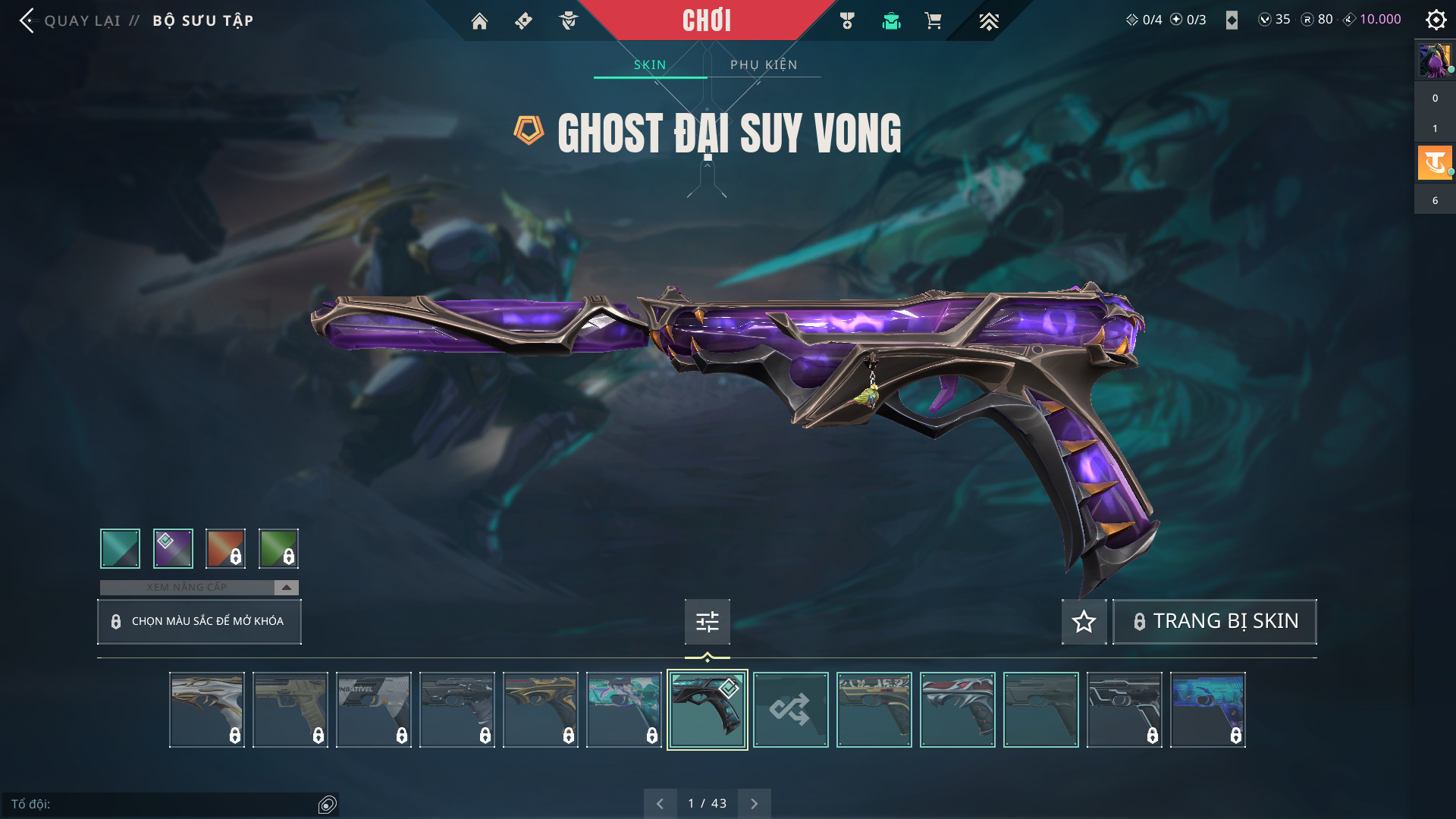Select the Skin tab
Viewport: 1456px width, 819px height.
click(x=650, y=64)
